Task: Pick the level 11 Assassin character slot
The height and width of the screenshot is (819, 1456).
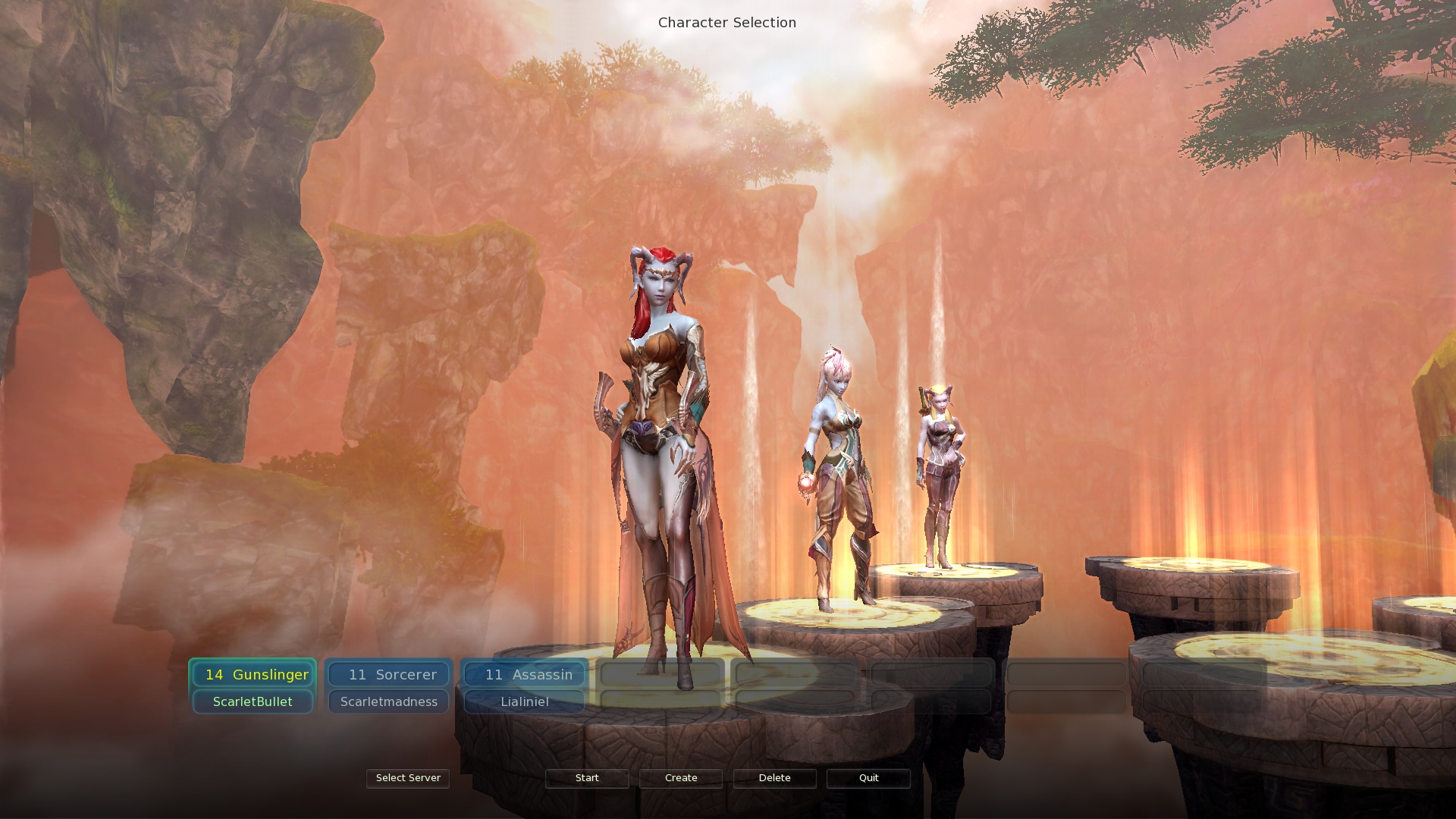Action: [x=525, y=674]
